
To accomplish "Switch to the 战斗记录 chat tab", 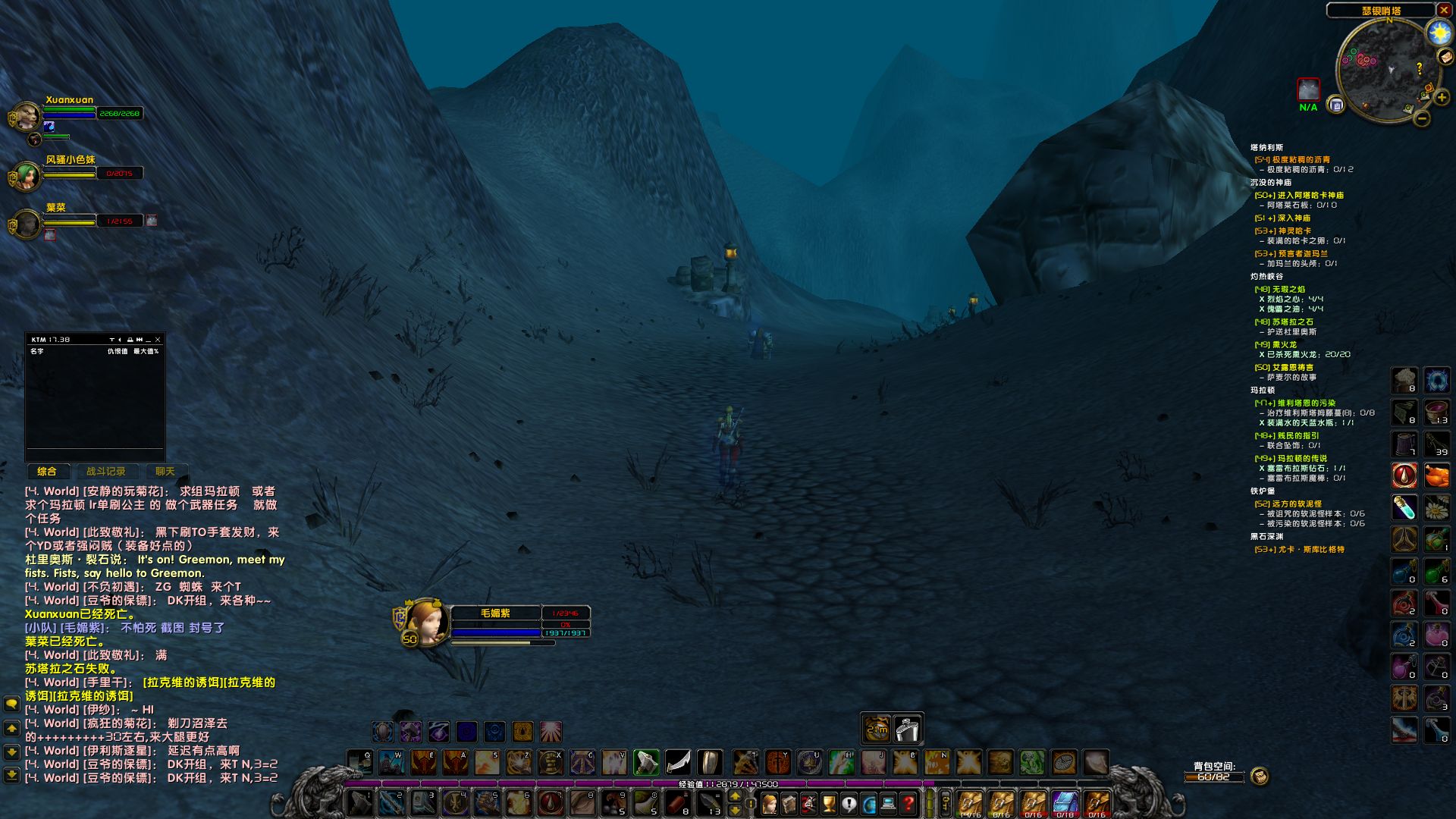I will tap(106, 471).
